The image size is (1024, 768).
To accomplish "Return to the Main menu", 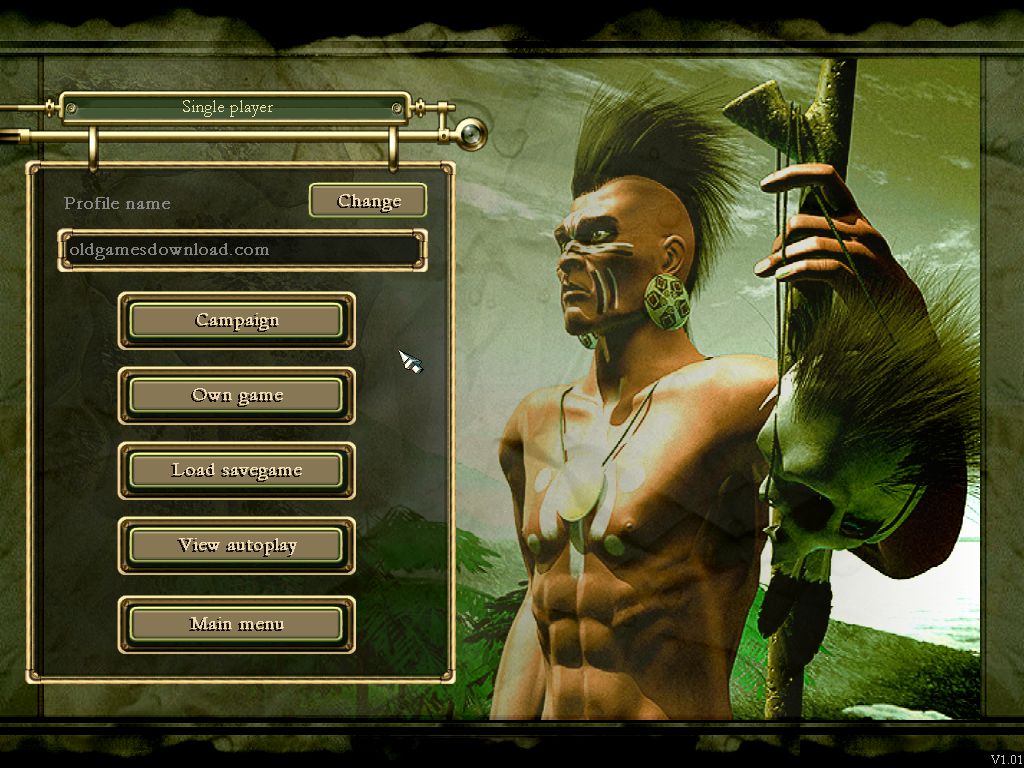I will [237, 625].
